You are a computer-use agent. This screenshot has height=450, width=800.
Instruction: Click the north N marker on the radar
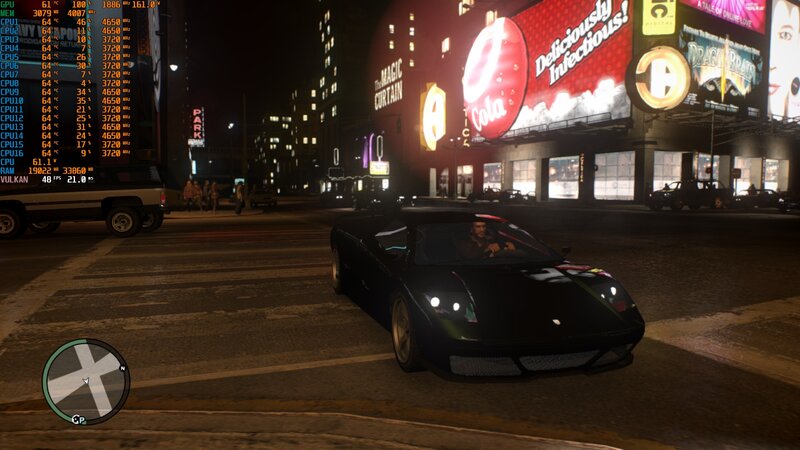[x=123, y=368]
